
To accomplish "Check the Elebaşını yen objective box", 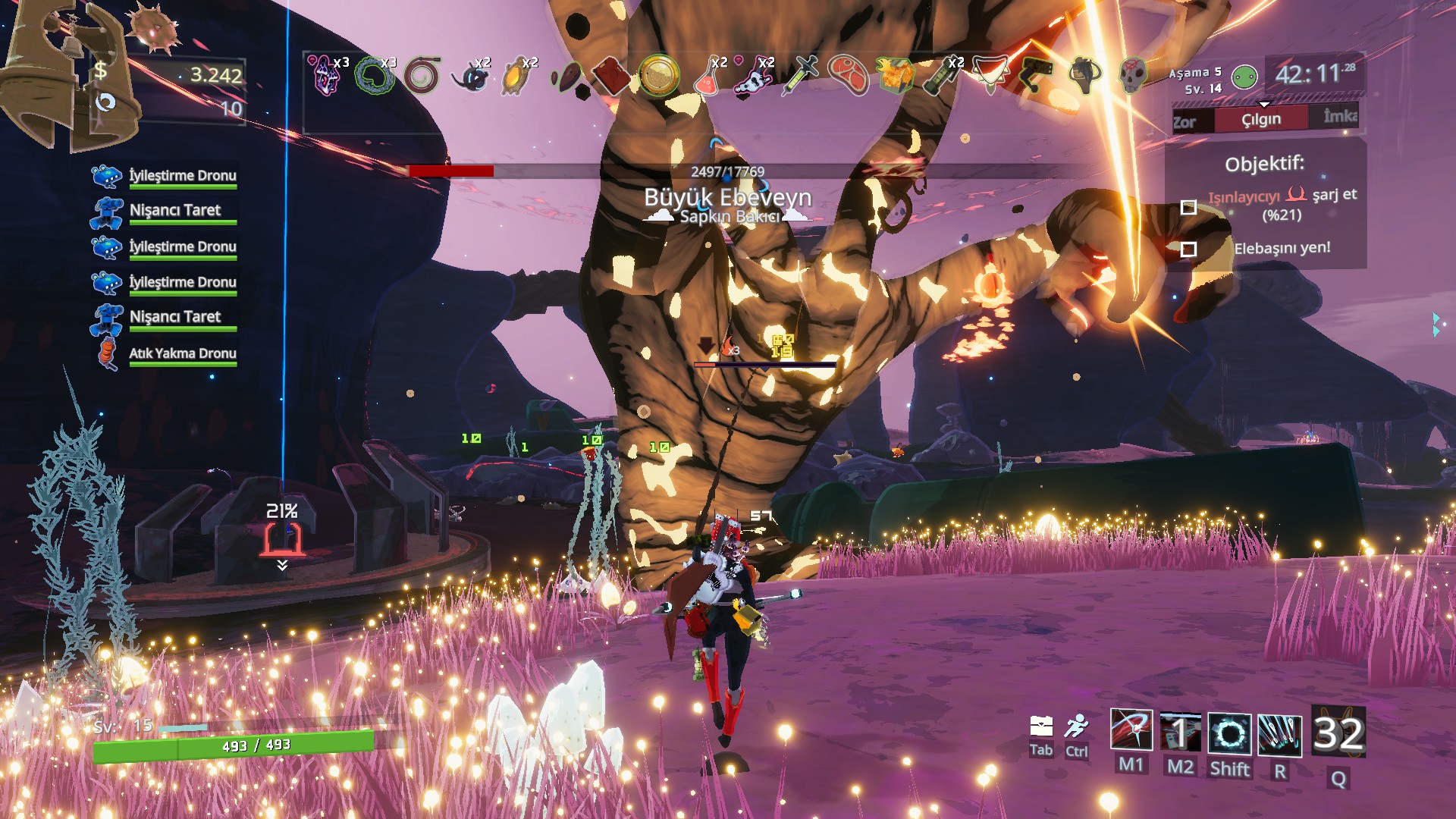I will pyautogui.click(x=1188, y=249).
